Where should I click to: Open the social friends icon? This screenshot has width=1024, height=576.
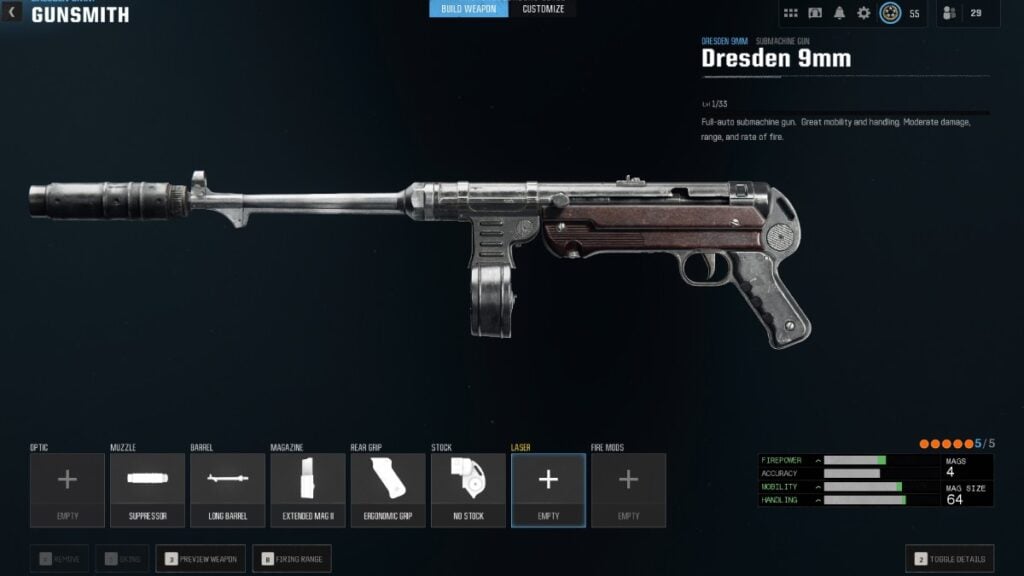tap(950, 13)
